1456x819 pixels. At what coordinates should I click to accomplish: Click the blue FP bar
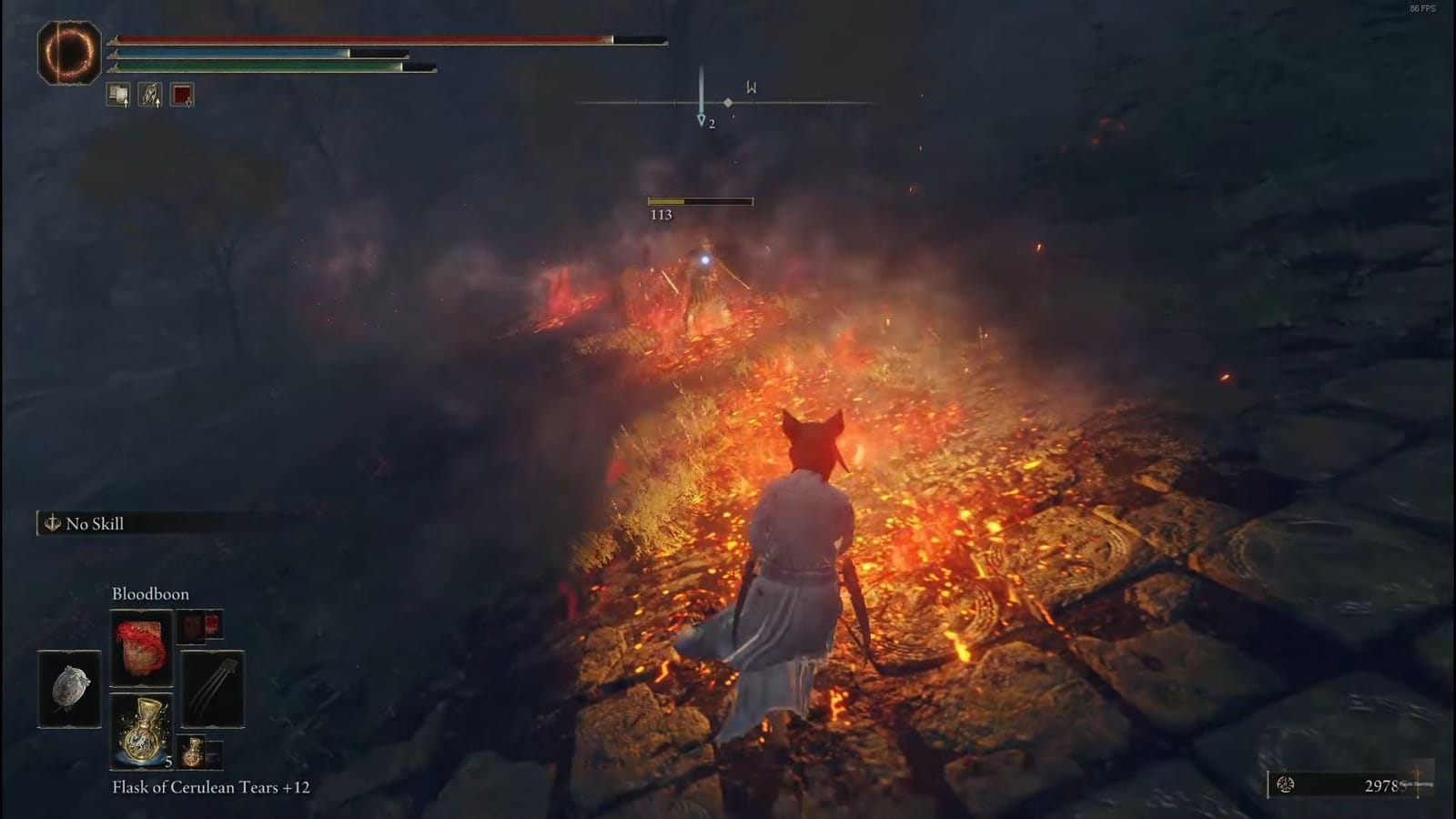point(255,55)
